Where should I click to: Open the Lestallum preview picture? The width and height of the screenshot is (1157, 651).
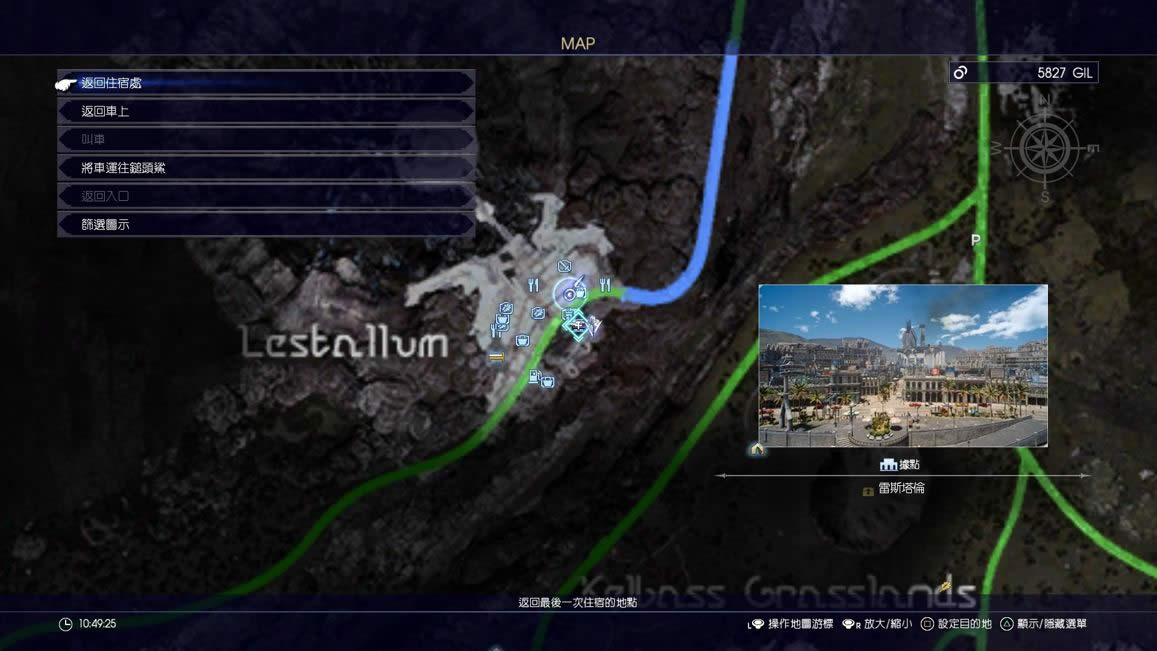pyautogui.click(x=903, y=365)
